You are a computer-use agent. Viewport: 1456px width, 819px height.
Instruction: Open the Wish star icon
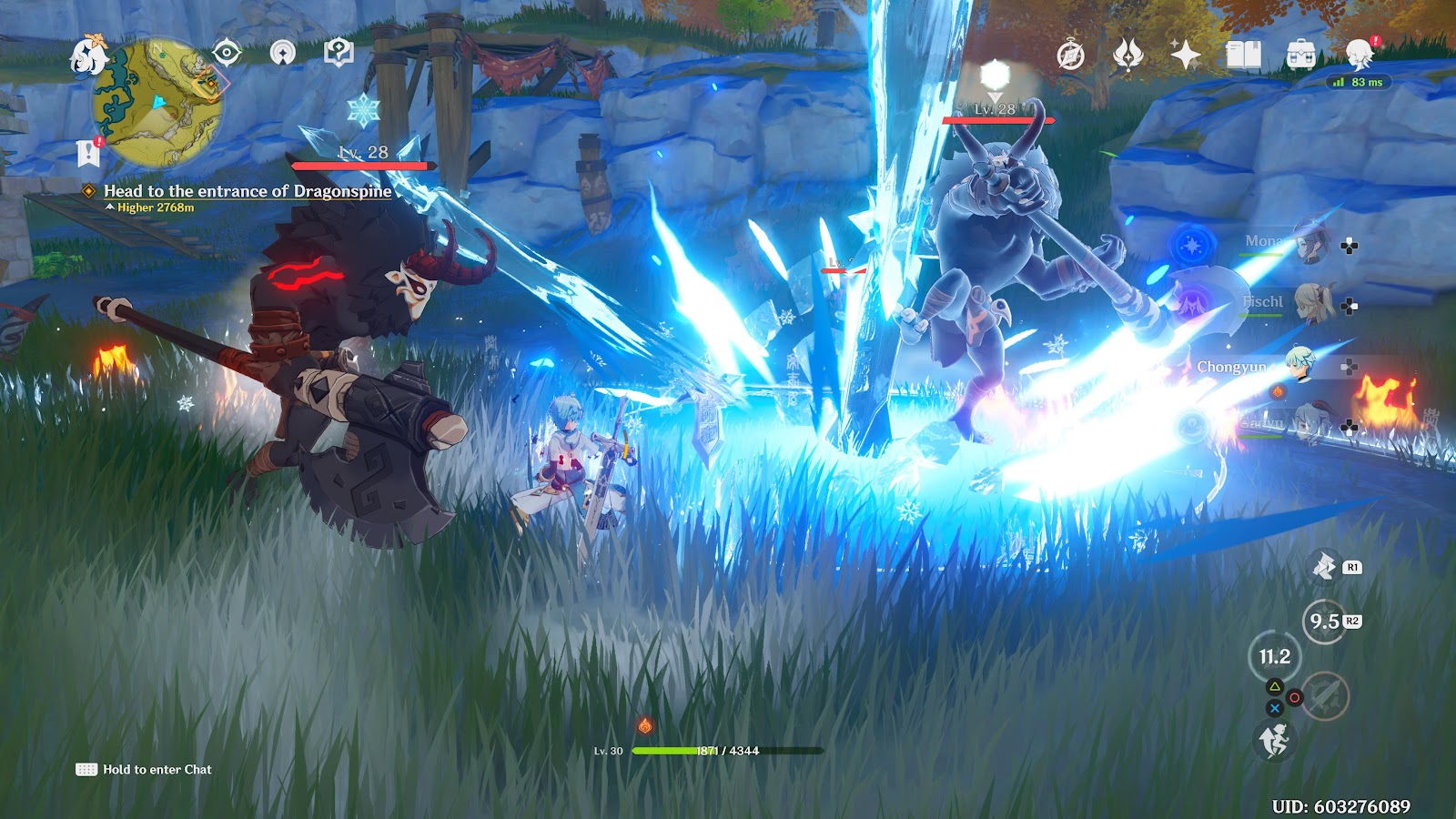pyautogui.click(x=1186, y=55)
